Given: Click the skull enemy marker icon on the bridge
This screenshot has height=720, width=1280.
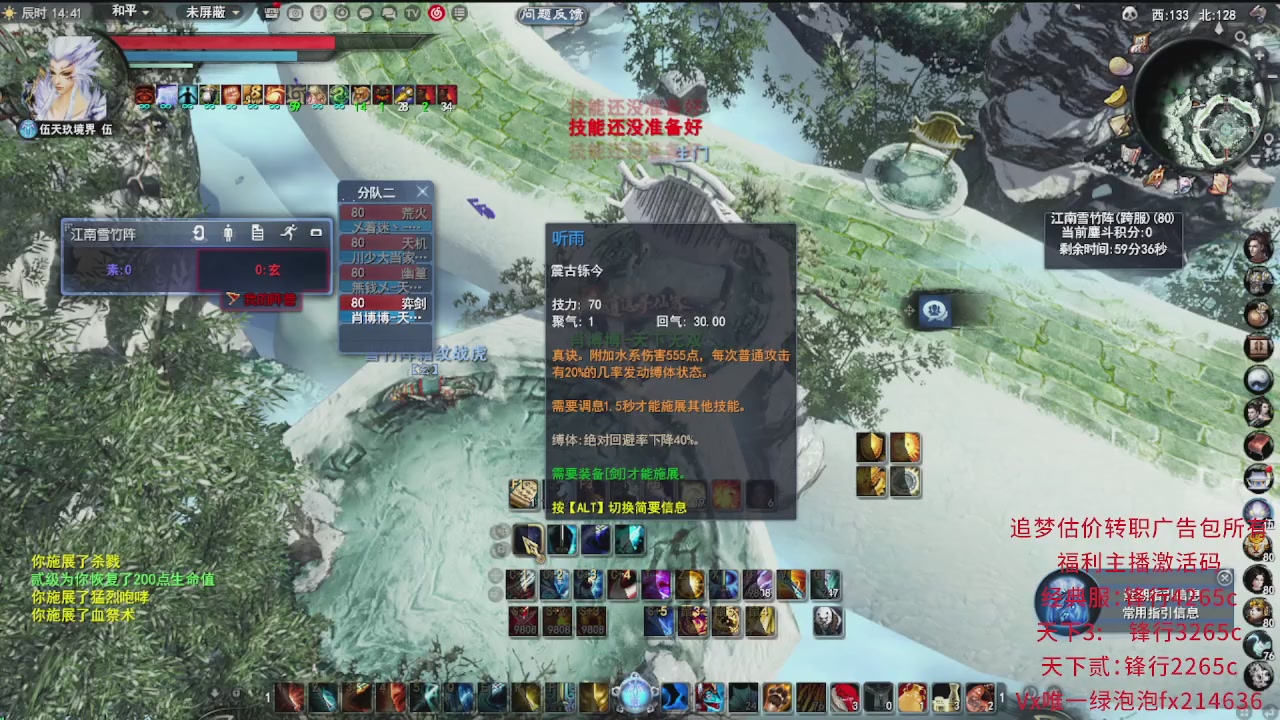Looking at the screenshot, I should [934, 310].
